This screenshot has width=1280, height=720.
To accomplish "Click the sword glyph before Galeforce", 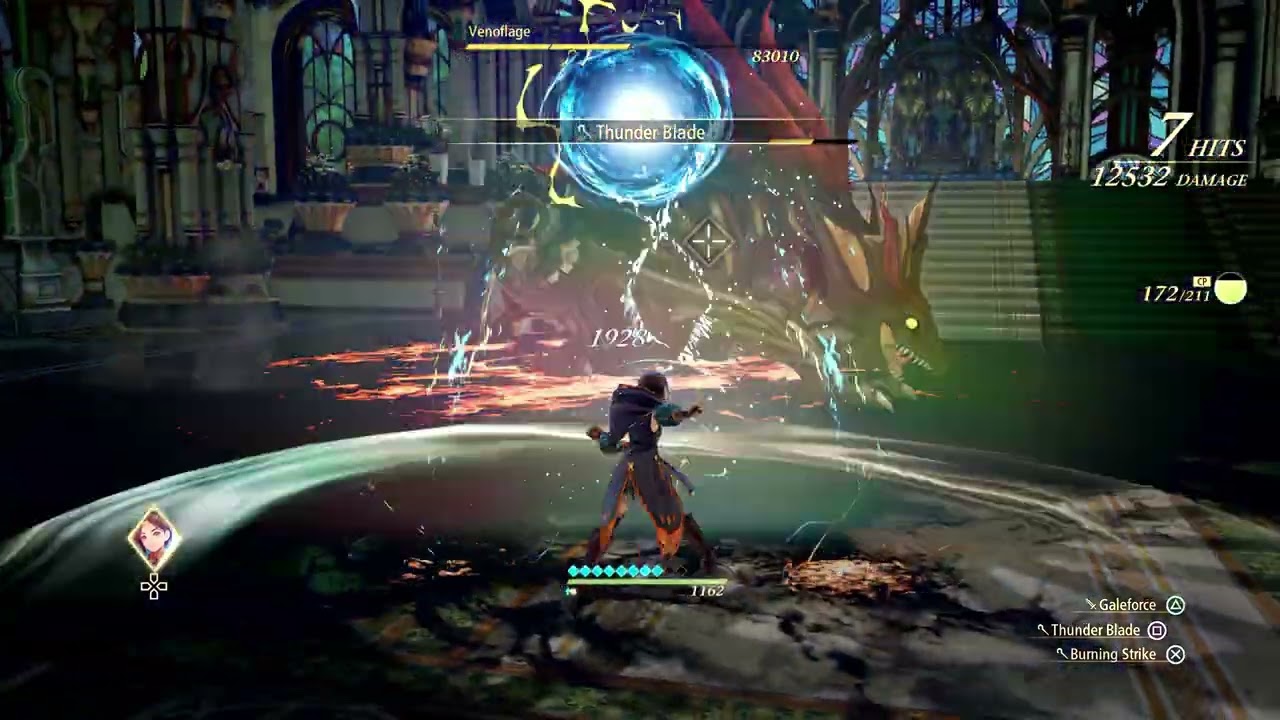I will point(1089,605).
